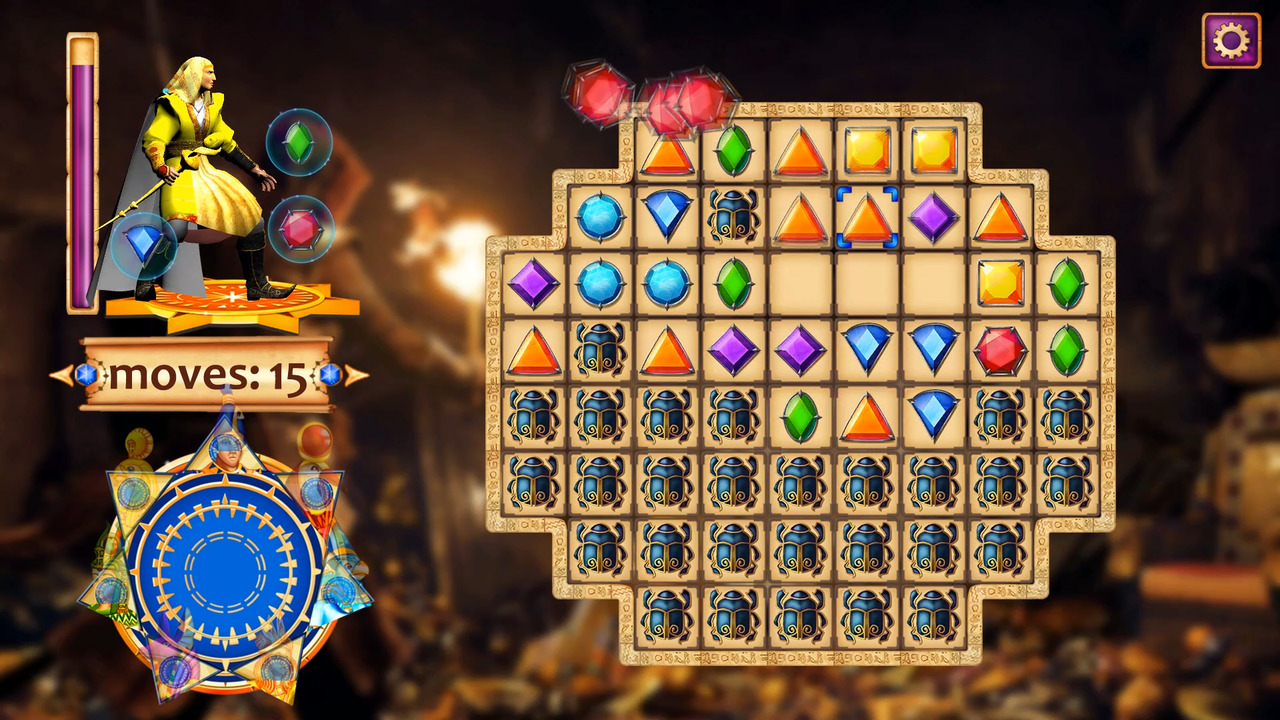Open the settings gear menu
This screenshot has width=1280, height=720.
pyautogui.click(x=1232, y=40)
